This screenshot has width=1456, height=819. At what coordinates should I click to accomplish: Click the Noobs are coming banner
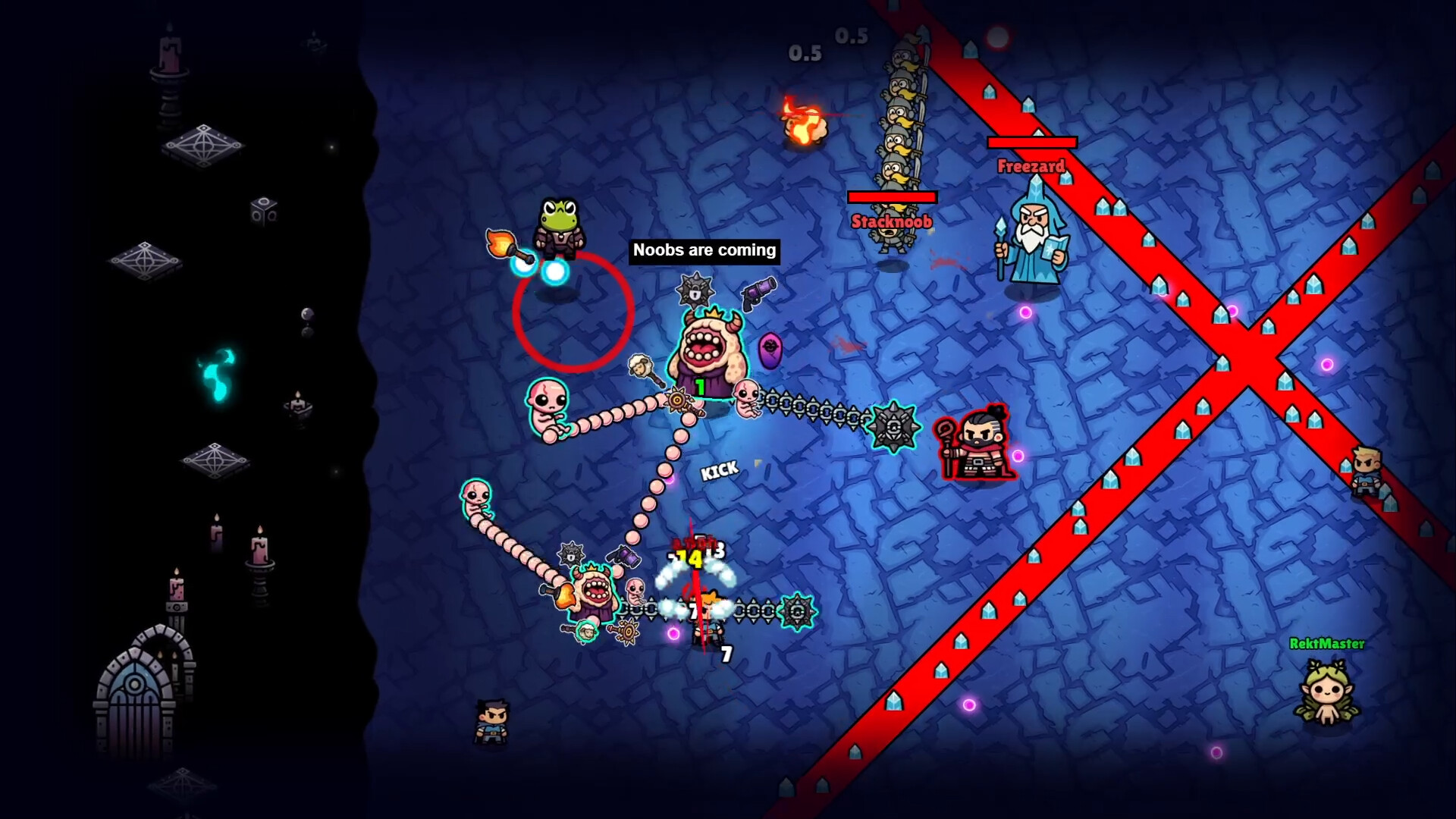(x=702, y=249)
